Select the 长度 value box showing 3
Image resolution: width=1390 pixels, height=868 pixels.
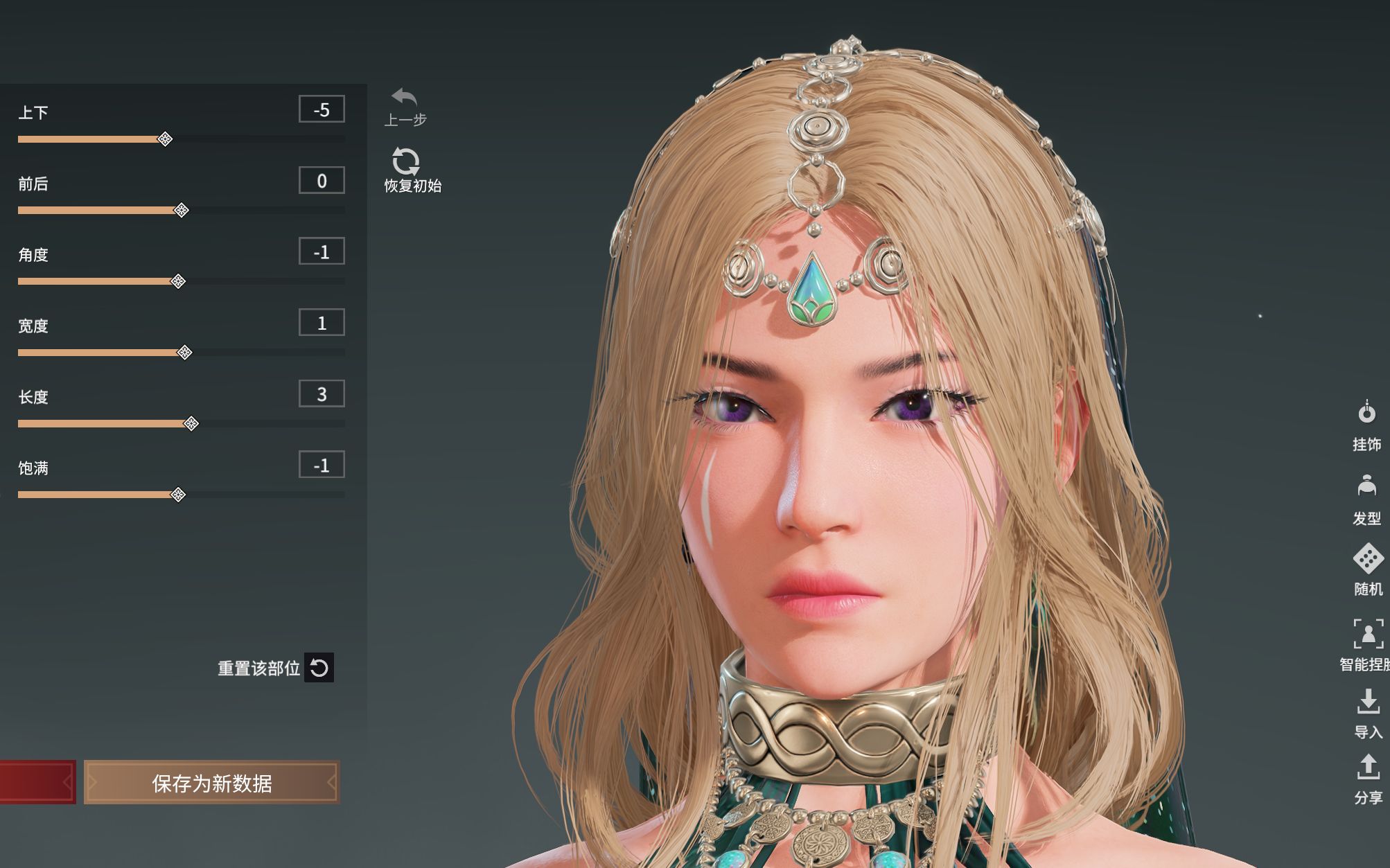(x=322, y=394)
